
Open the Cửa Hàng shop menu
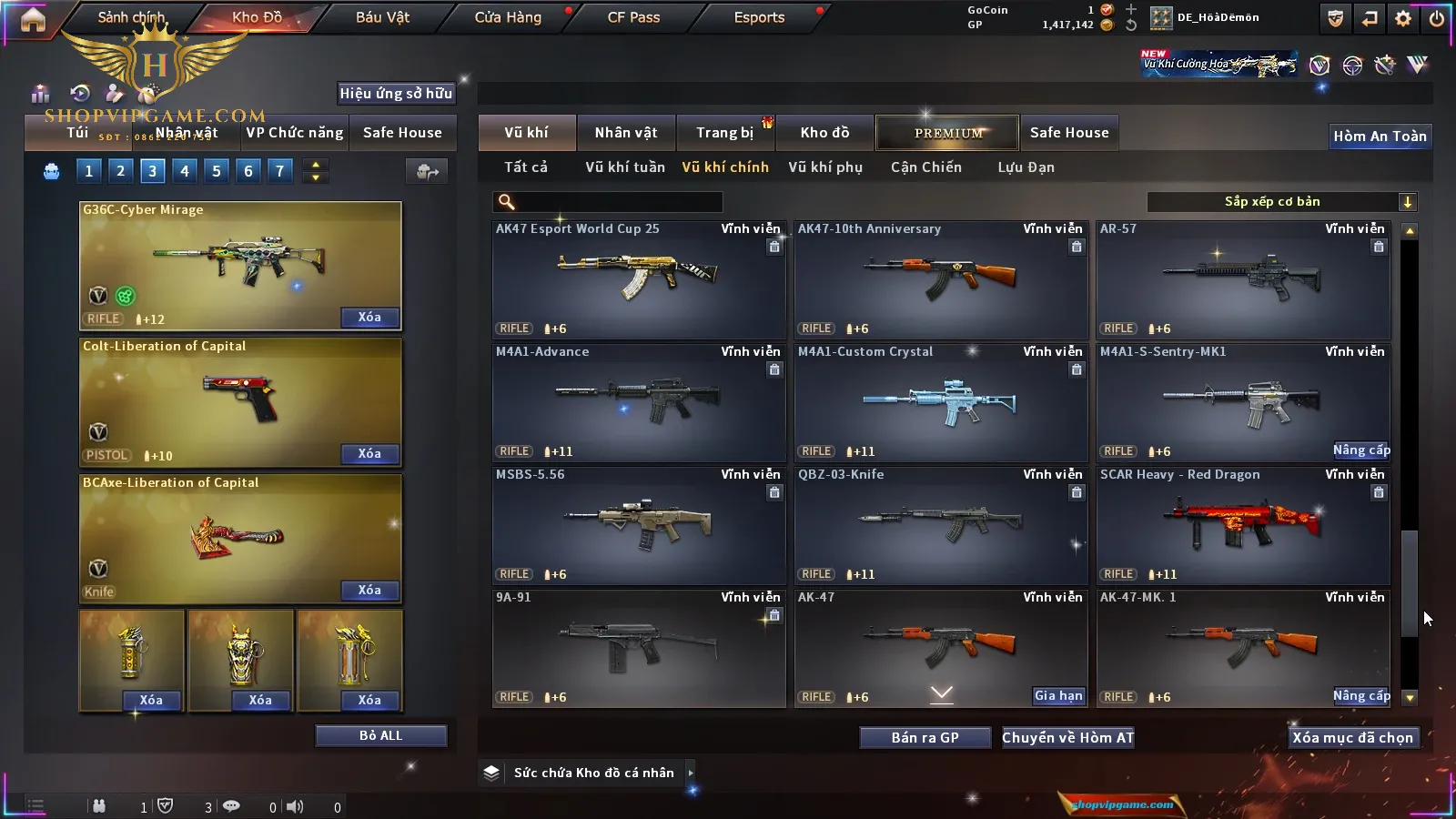(x=508, y=17)
